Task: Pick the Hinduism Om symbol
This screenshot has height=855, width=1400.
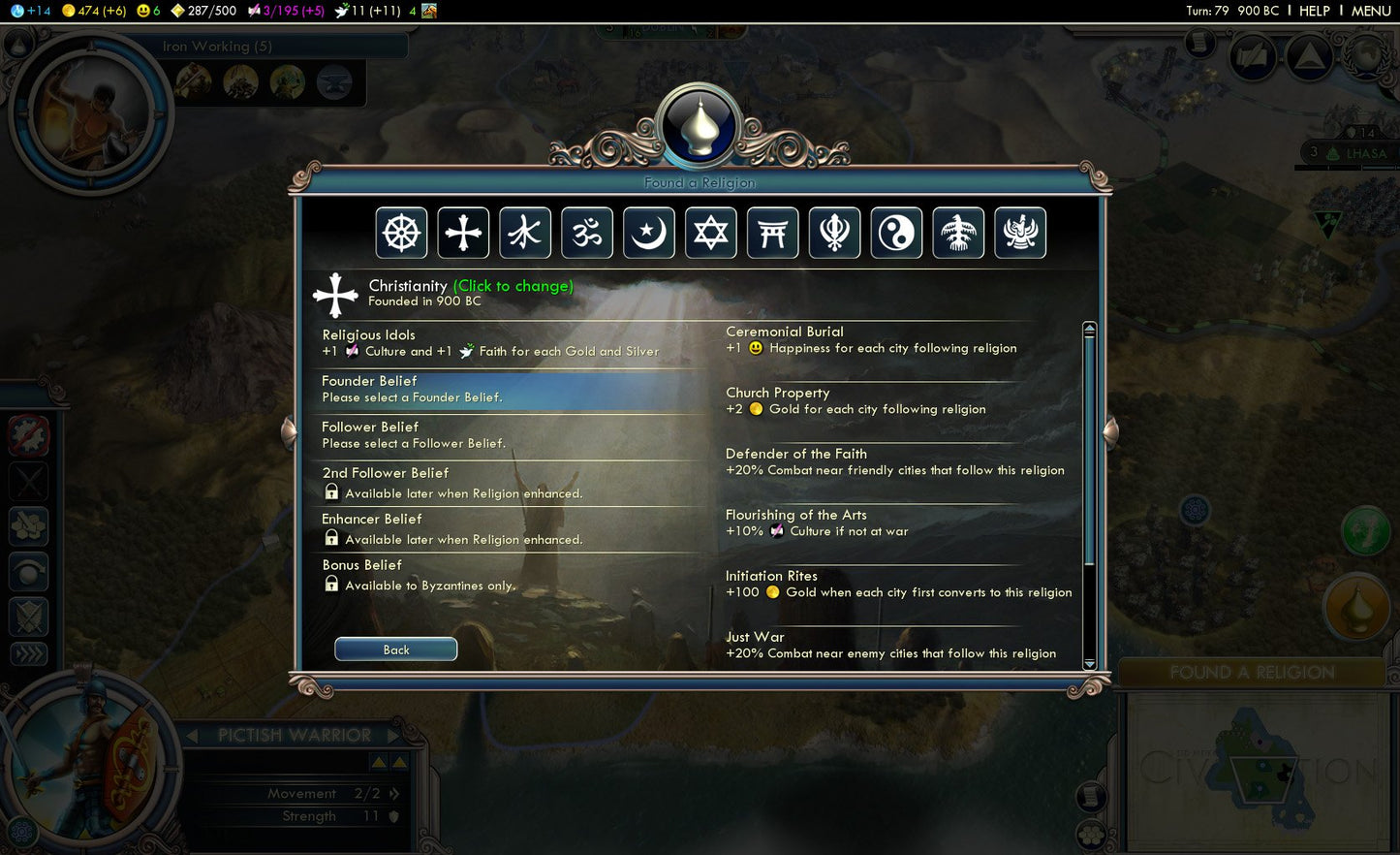Action: (587, 233)
